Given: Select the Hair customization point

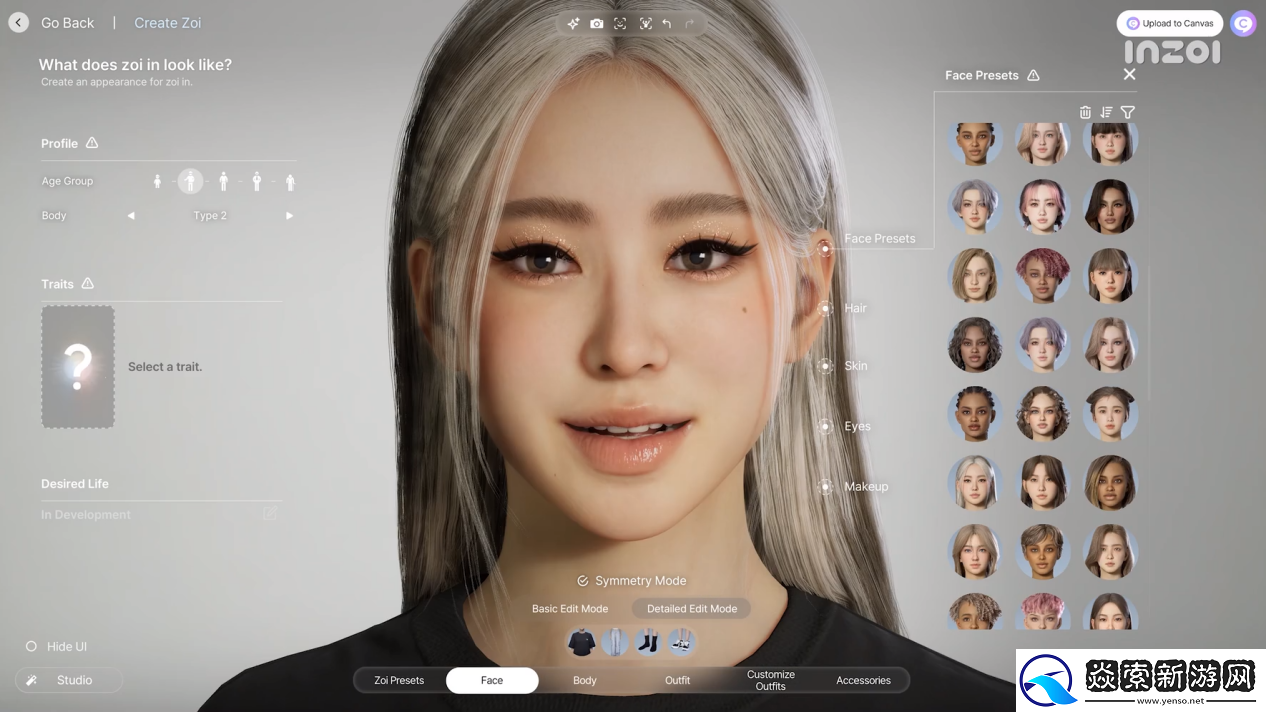Looking at the screenshot, I should click(826, 308).
